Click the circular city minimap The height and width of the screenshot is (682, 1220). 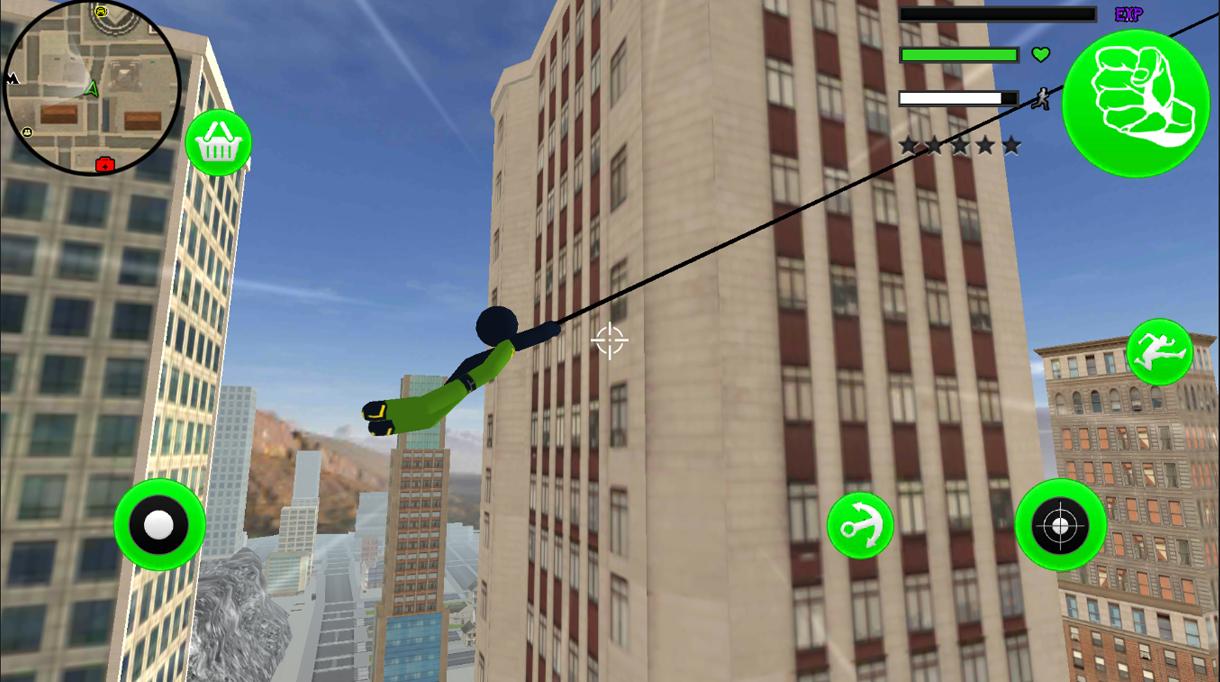coord(92,88)
